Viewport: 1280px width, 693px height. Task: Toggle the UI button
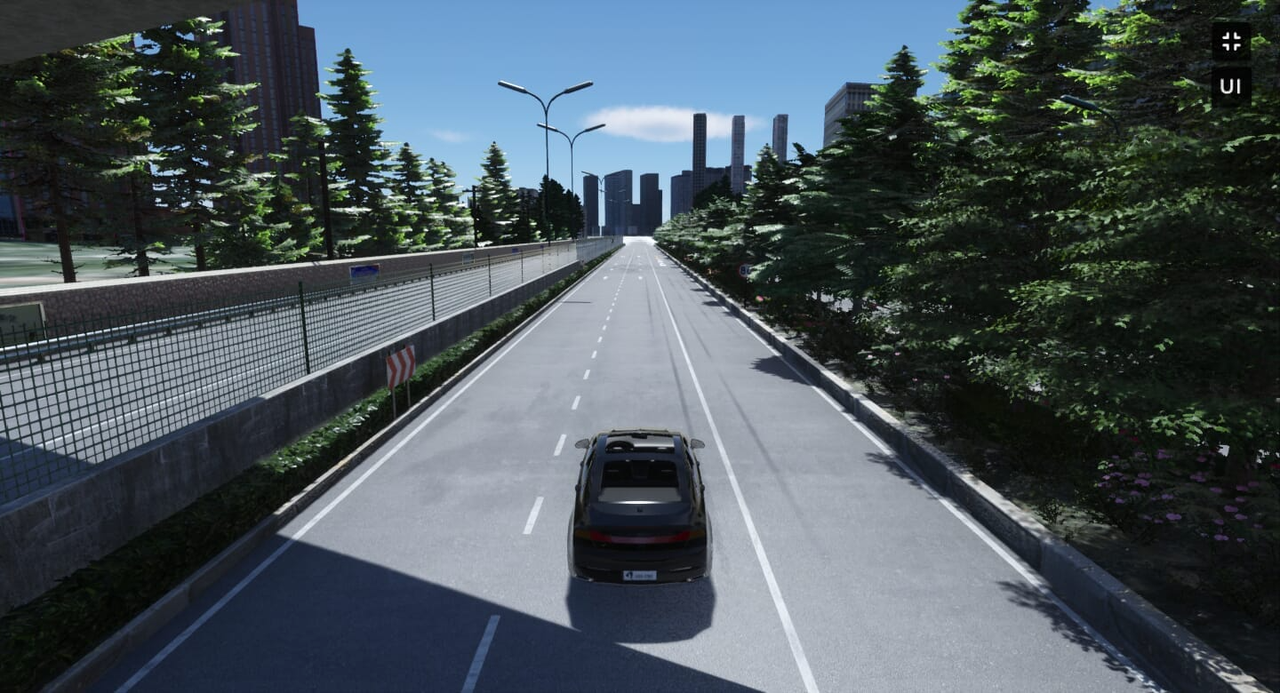1231,86
